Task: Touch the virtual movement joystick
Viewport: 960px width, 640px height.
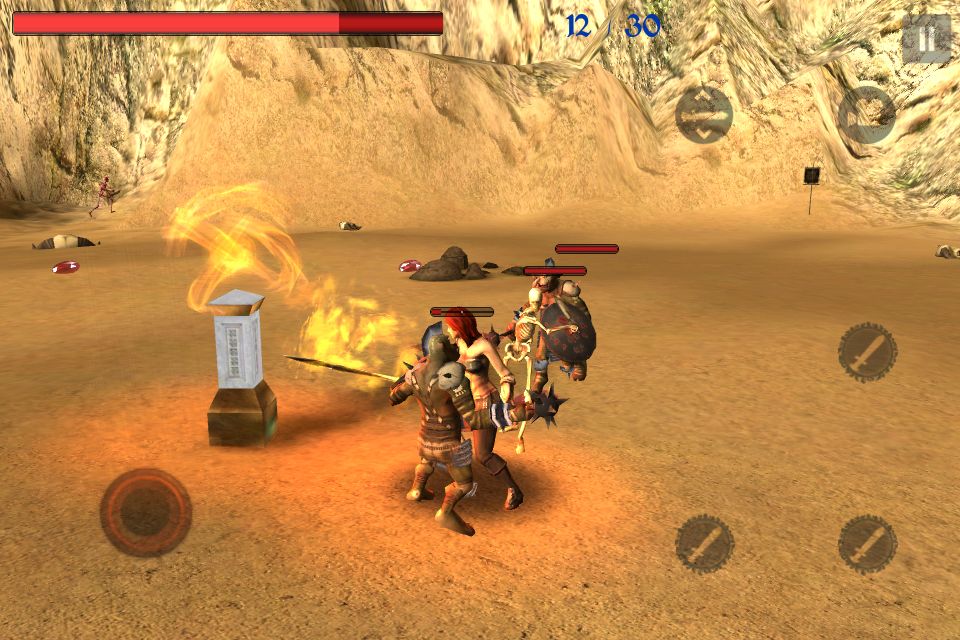Action: pos(146,512)
